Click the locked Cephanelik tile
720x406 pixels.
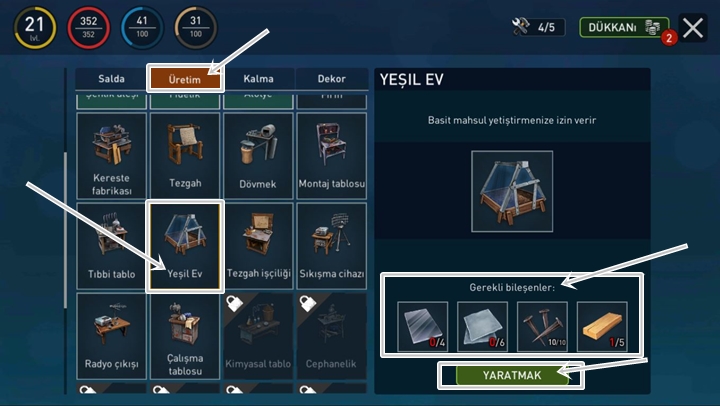point(331,334)
